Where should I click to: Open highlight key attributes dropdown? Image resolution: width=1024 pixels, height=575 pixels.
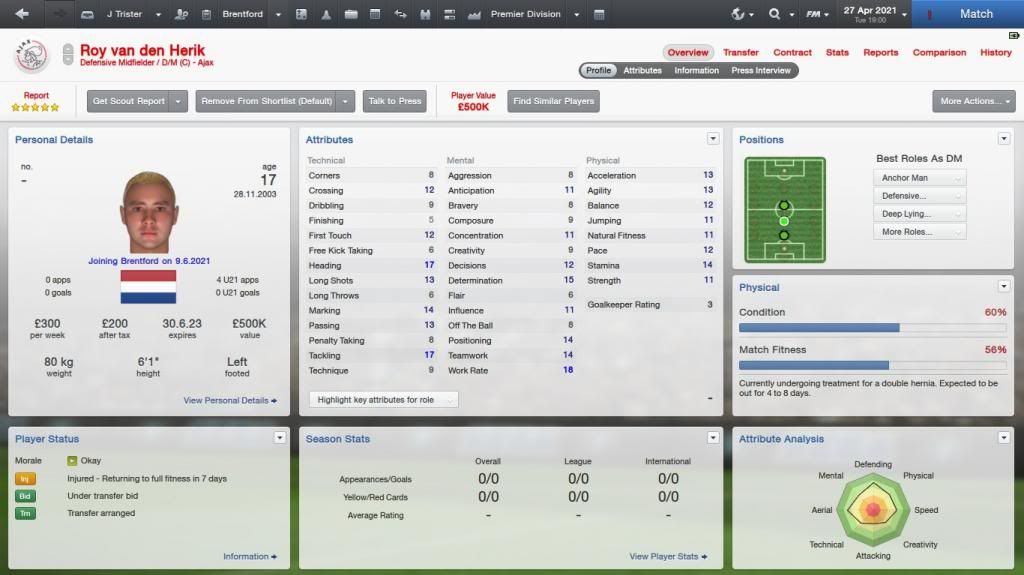(x=383, y=400)
